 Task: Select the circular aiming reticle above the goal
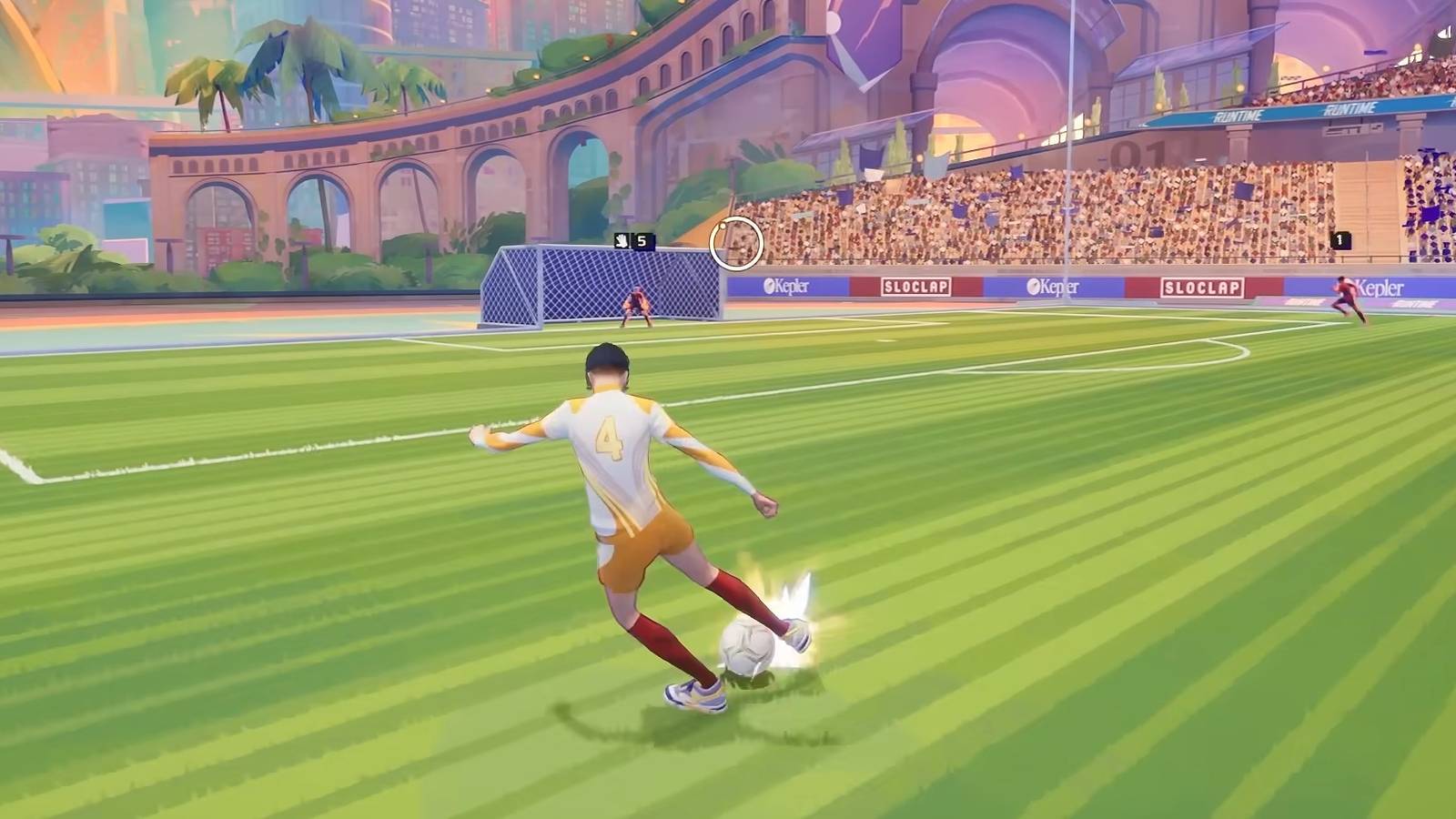pos(737,244)
